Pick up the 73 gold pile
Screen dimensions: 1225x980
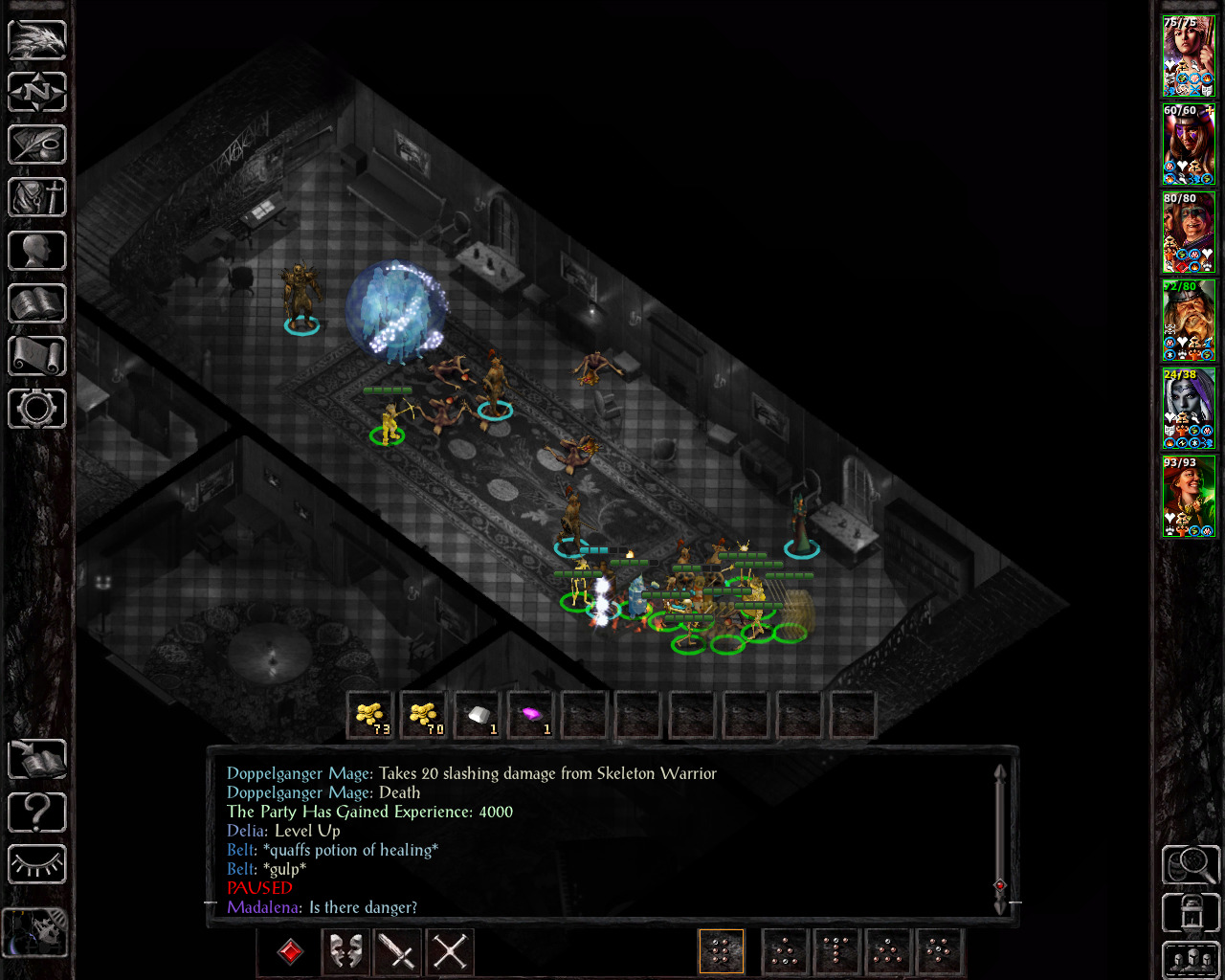point(370,716)
